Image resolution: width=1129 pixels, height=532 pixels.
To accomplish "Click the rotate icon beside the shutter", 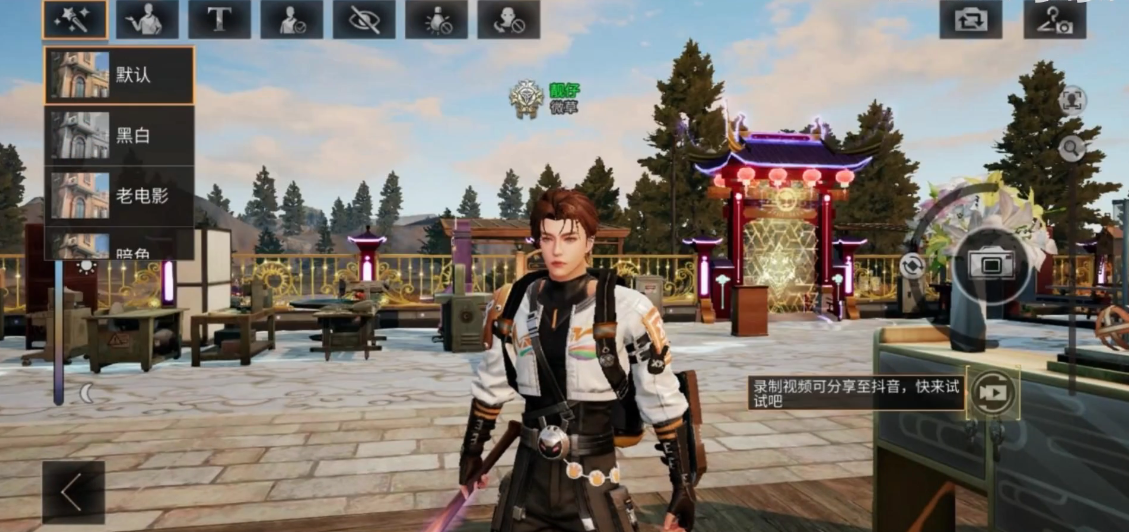I will (911, 265).
